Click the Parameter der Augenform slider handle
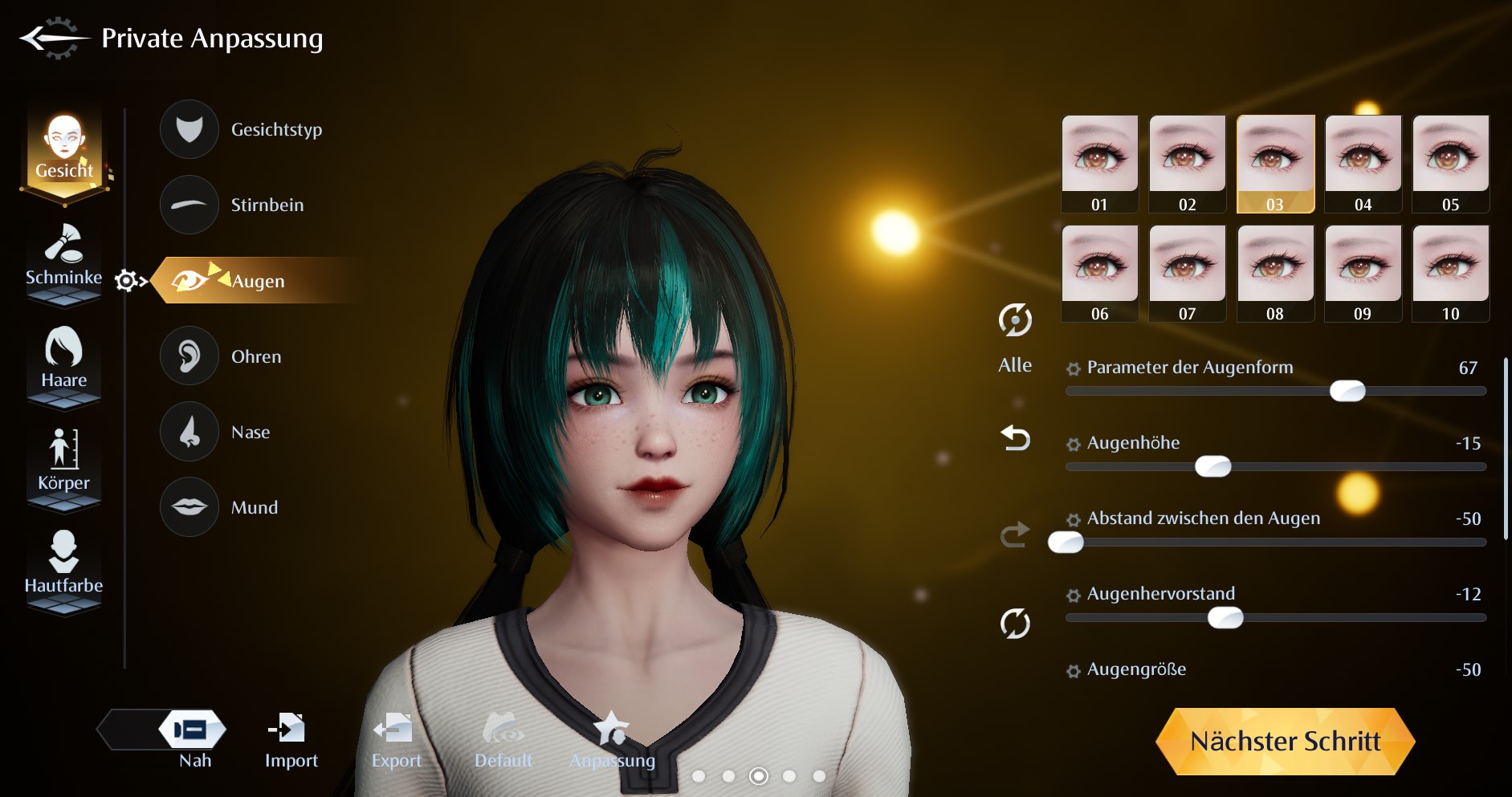 (x=1347, y=391)
